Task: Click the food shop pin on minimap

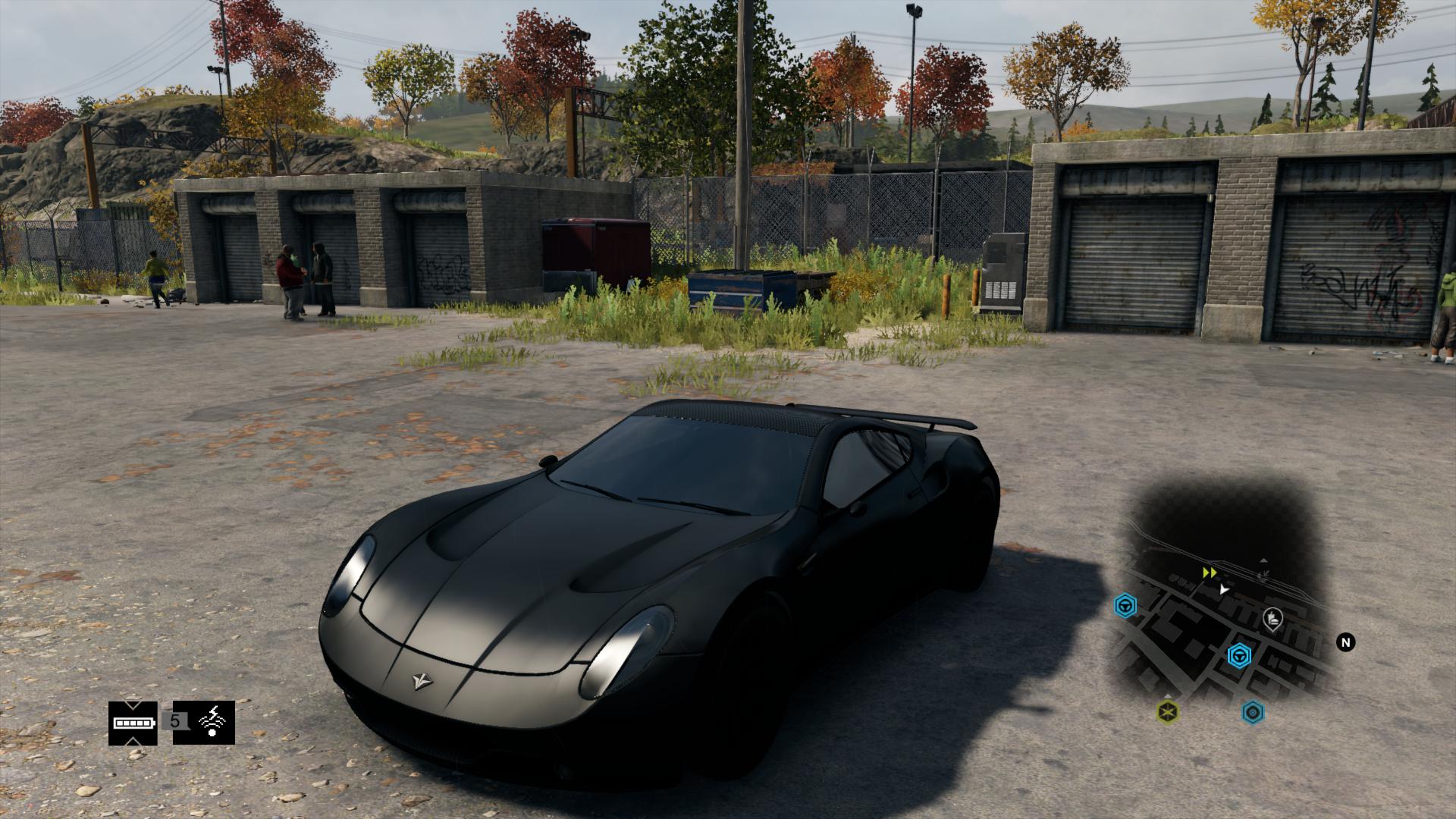Action: point(1273,620)
